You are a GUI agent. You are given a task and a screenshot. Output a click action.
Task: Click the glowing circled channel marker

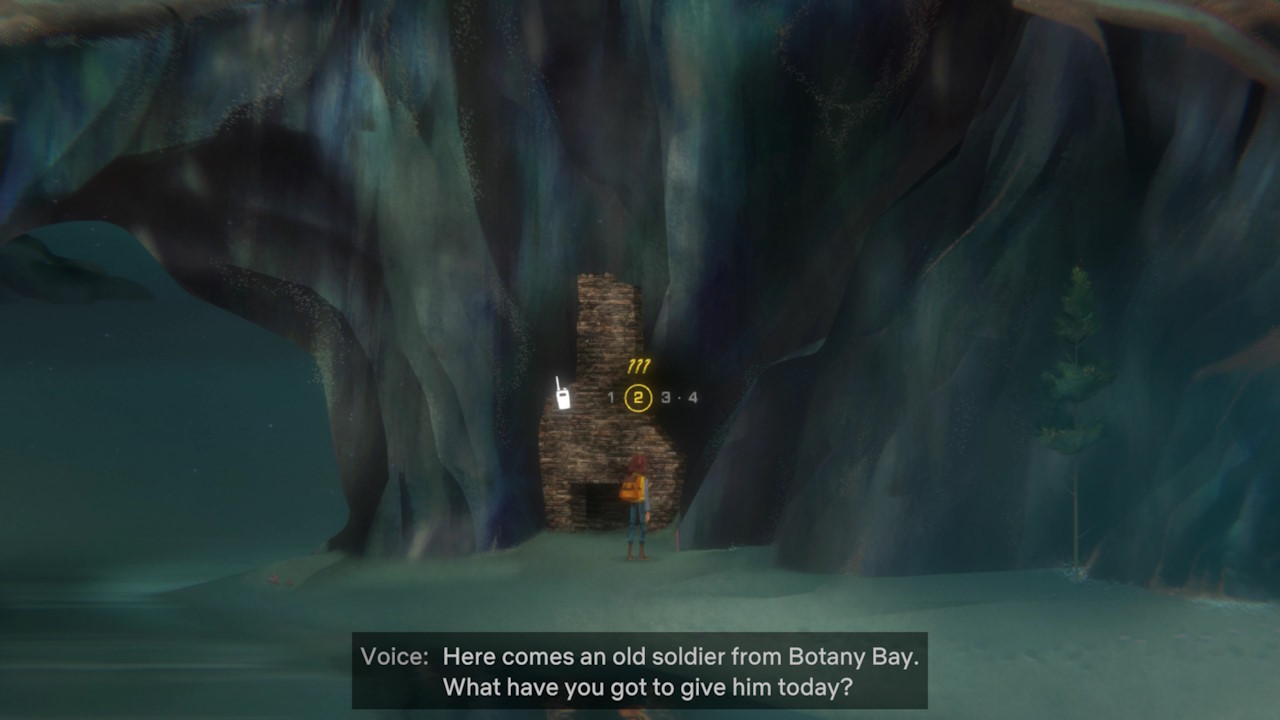[639, 397]
